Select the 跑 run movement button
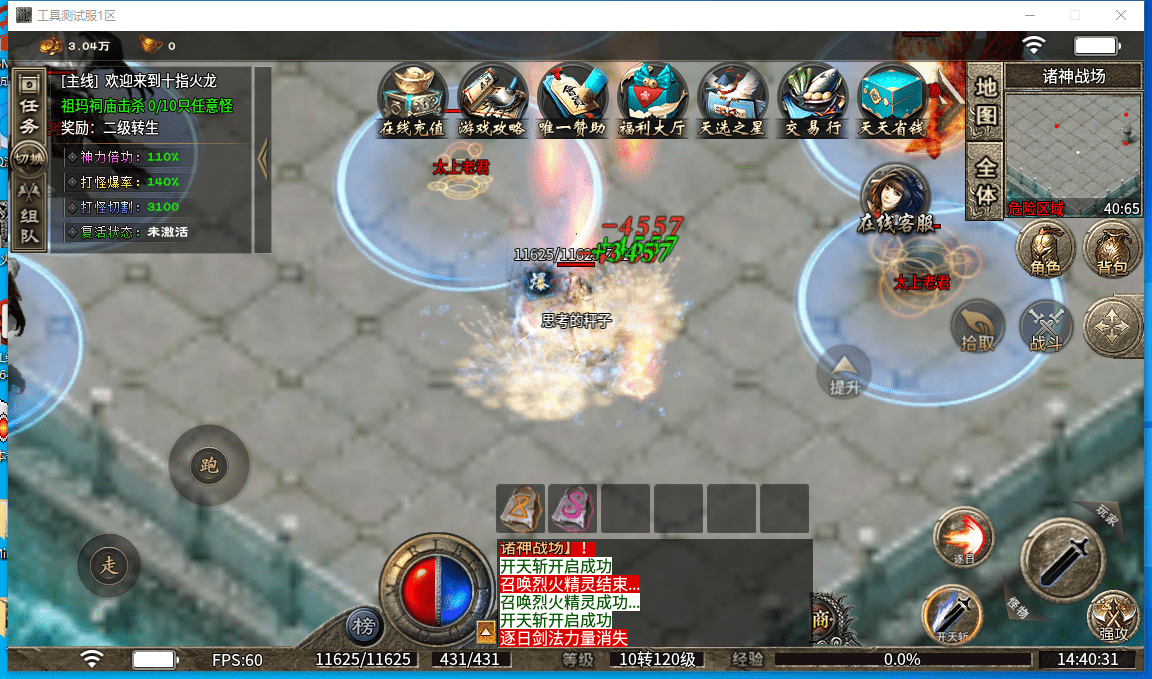Image resolution: width=1152 pixels, height=679 pixels. [208, 465]
